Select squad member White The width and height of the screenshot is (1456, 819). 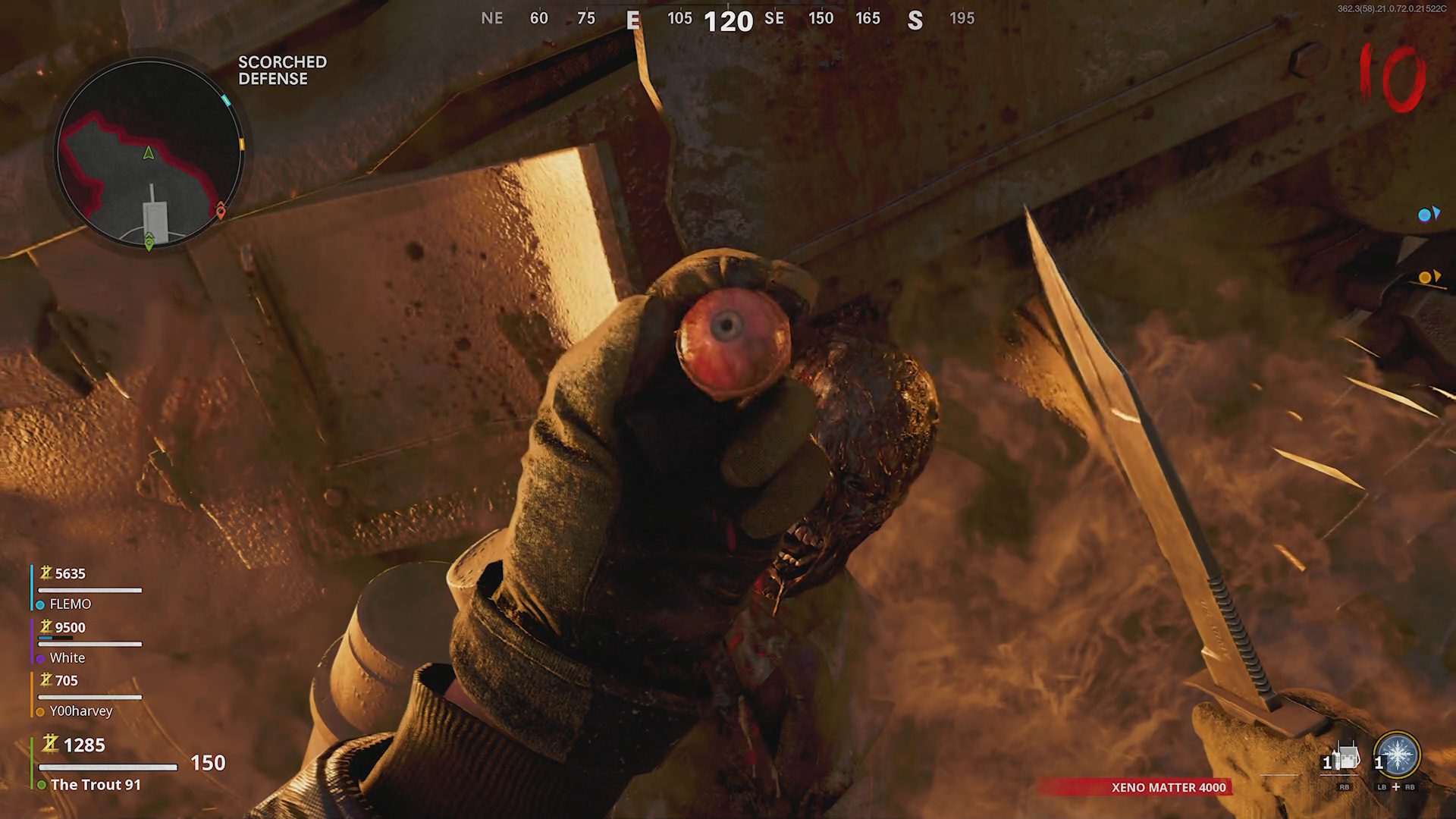tap(67, 657)
